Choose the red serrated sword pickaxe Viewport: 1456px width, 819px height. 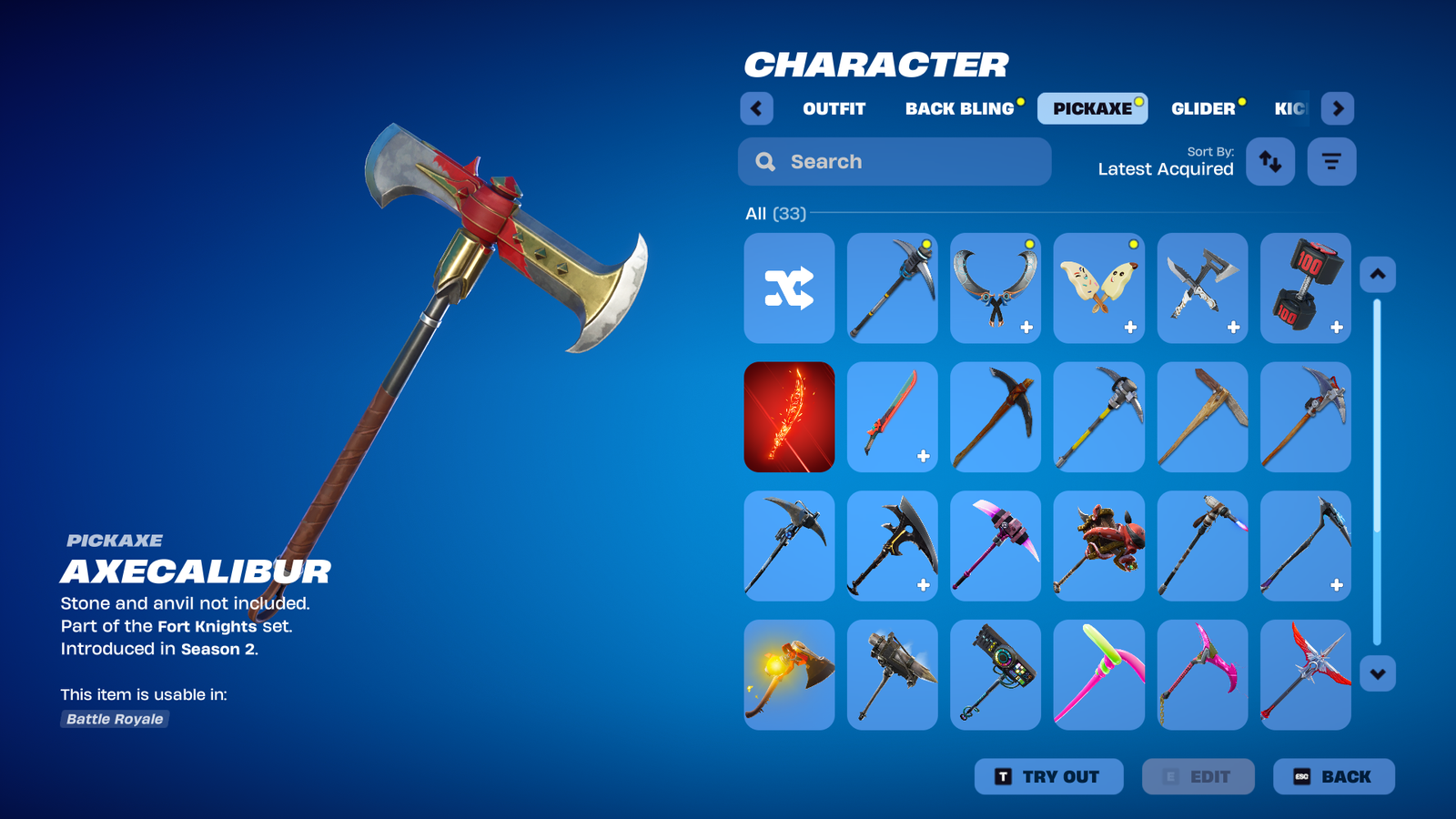pyautogui.click(x=892, y=417)
